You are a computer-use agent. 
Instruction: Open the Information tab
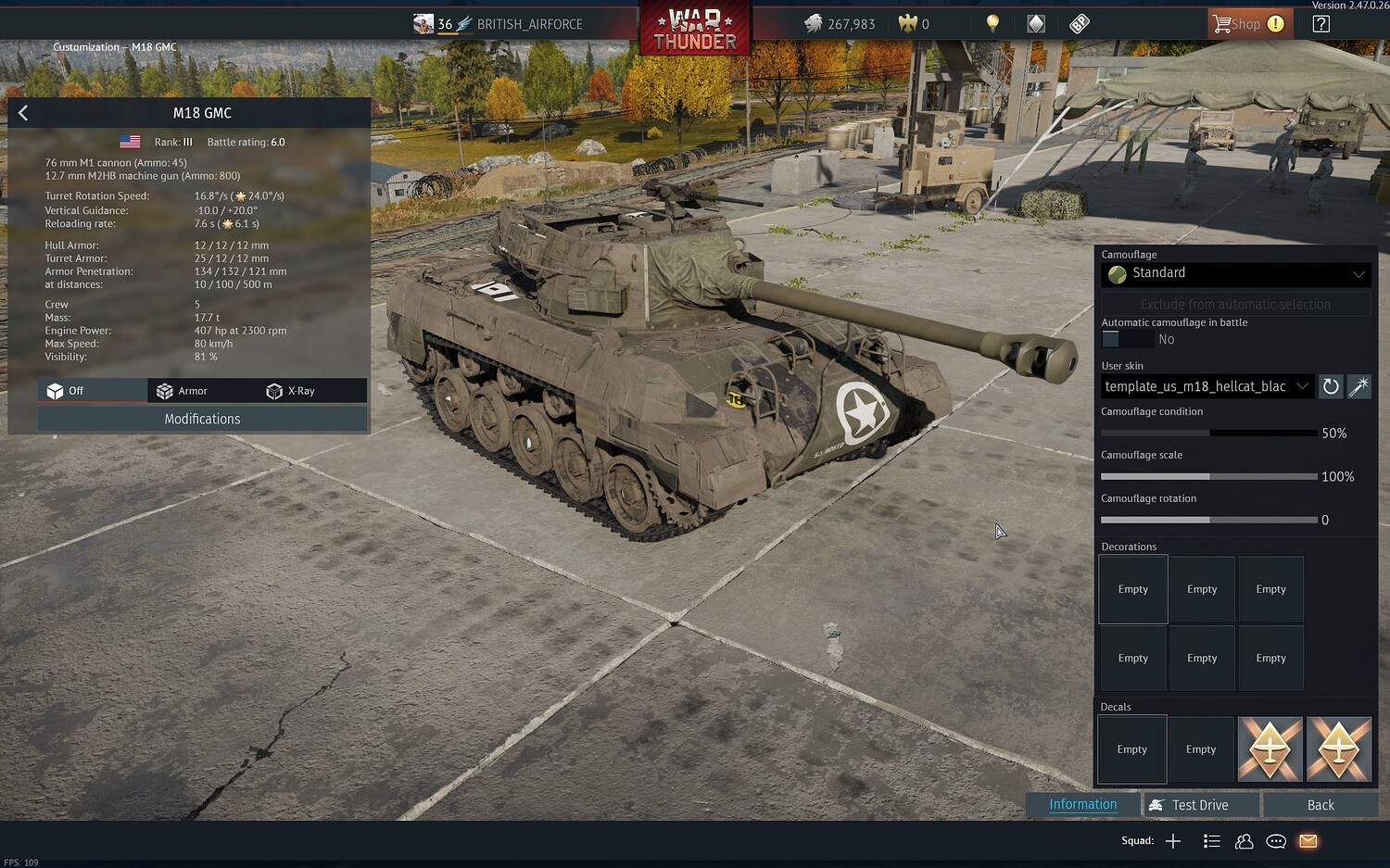click(1082, 804)
